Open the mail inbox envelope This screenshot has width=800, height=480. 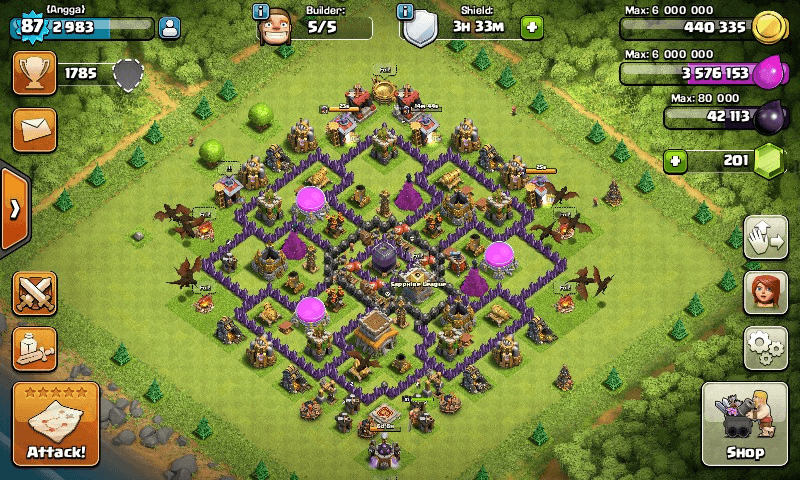point(34,130)
